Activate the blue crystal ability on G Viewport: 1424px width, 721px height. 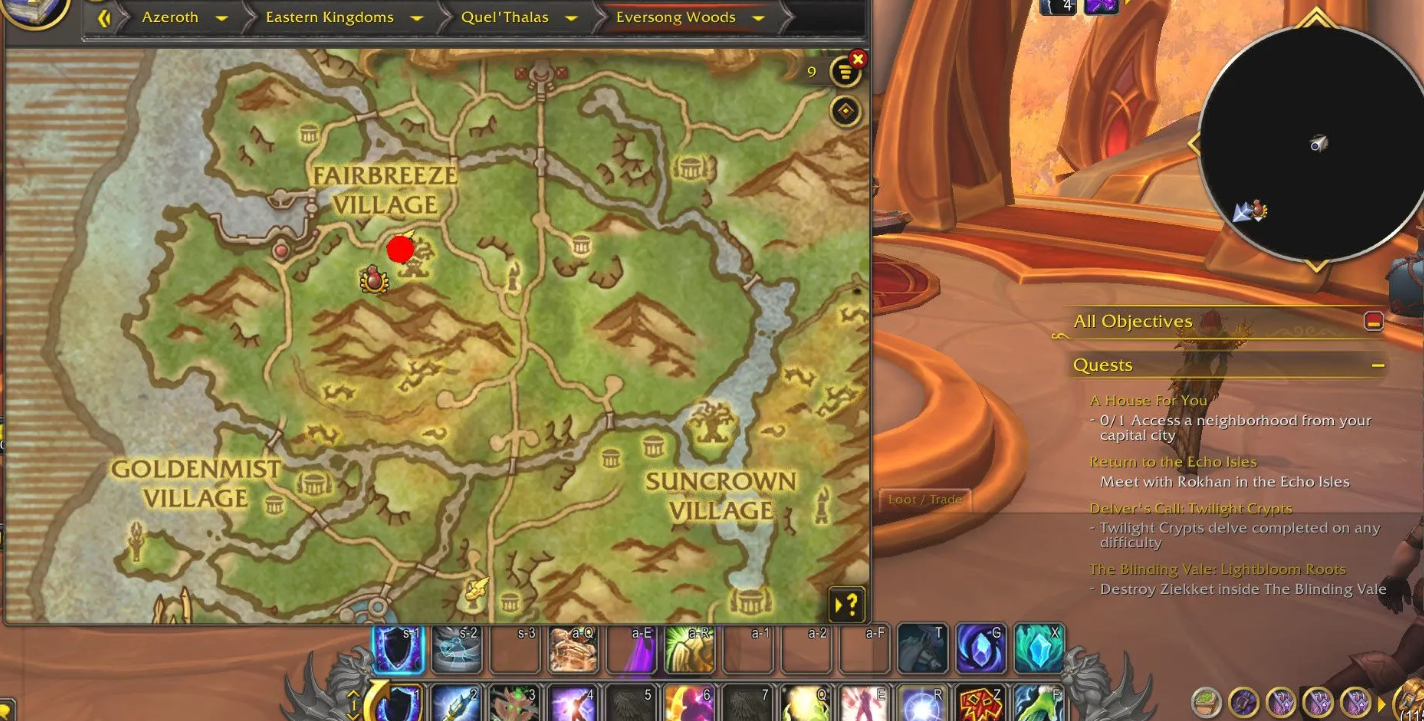pos(980,648)
